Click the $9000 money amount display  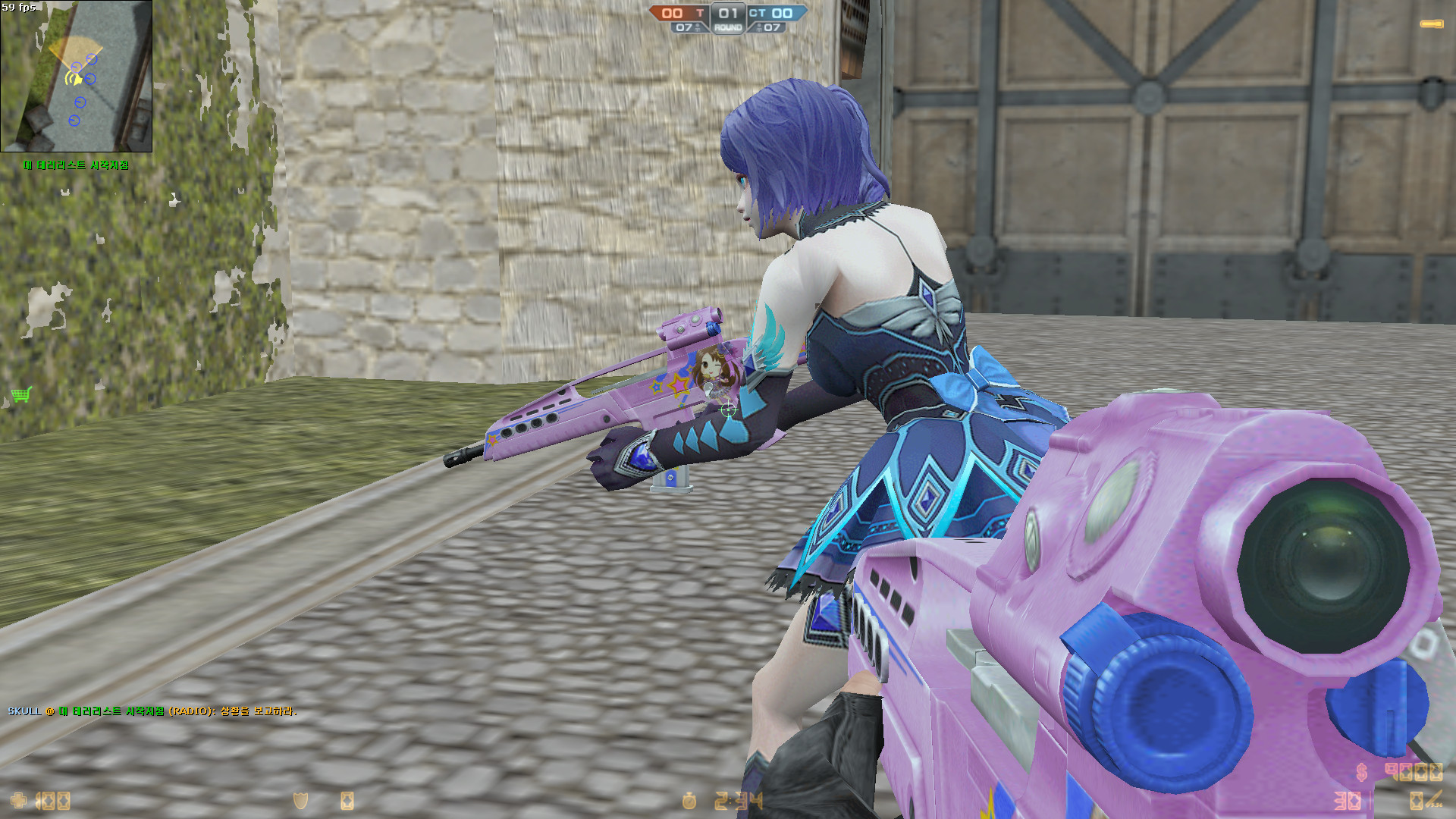[1416, 772]
